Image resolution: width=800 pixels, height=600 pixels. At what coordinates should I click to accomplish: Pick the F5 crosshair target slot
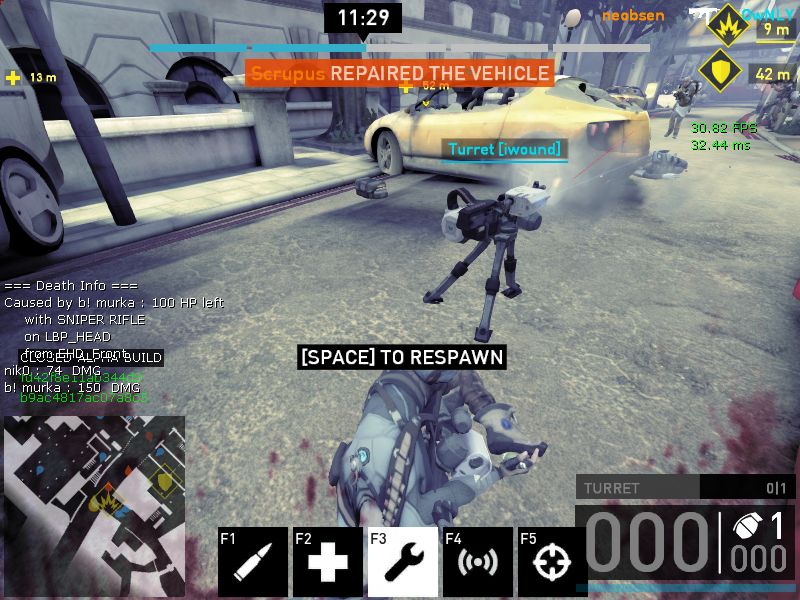[x=552, y=562]
